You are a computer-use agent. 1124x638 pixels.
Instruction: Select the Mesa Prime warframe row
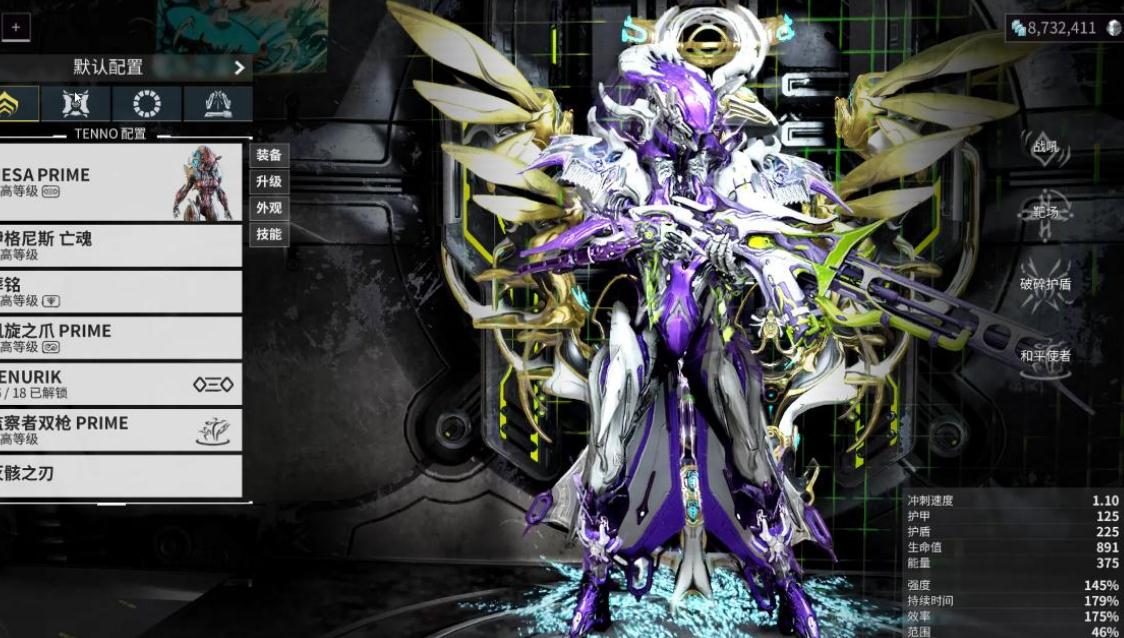[120, 181]
